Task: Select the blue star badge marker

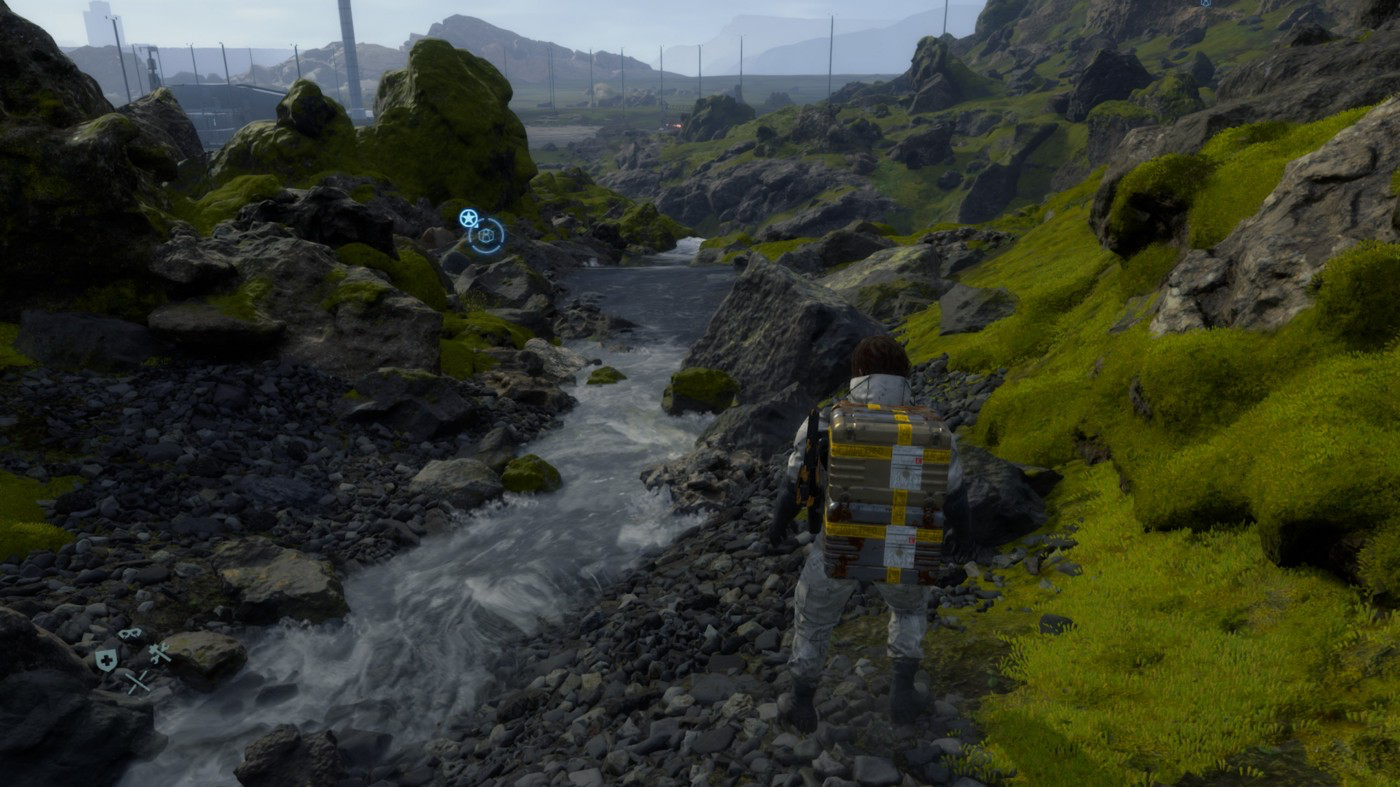Action: (x=468, y=217)
